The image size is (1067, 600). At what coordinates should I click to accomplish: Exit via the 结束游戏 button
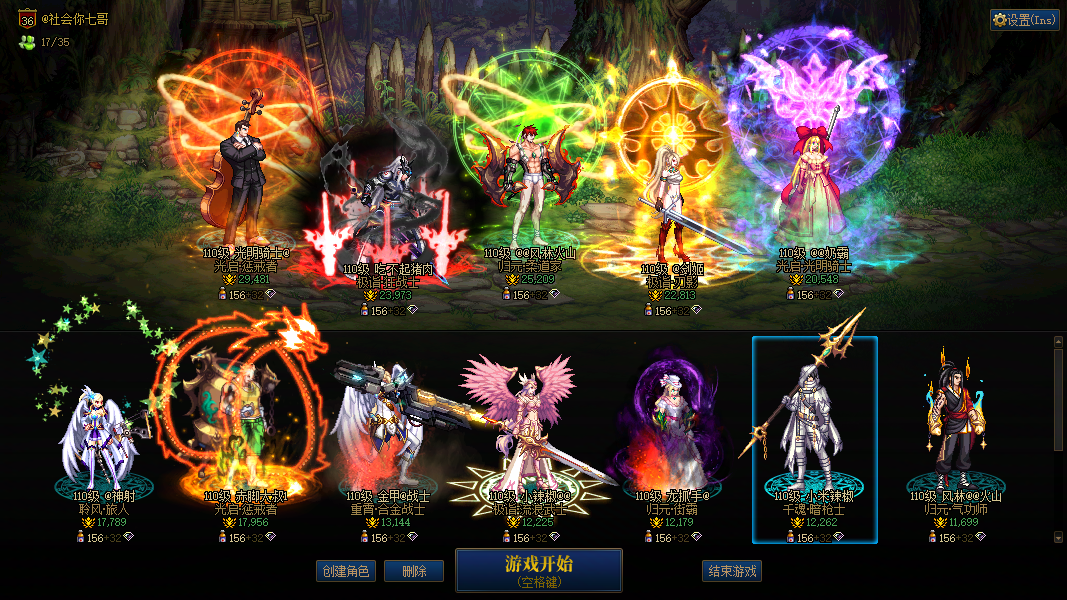click(732, 572)
